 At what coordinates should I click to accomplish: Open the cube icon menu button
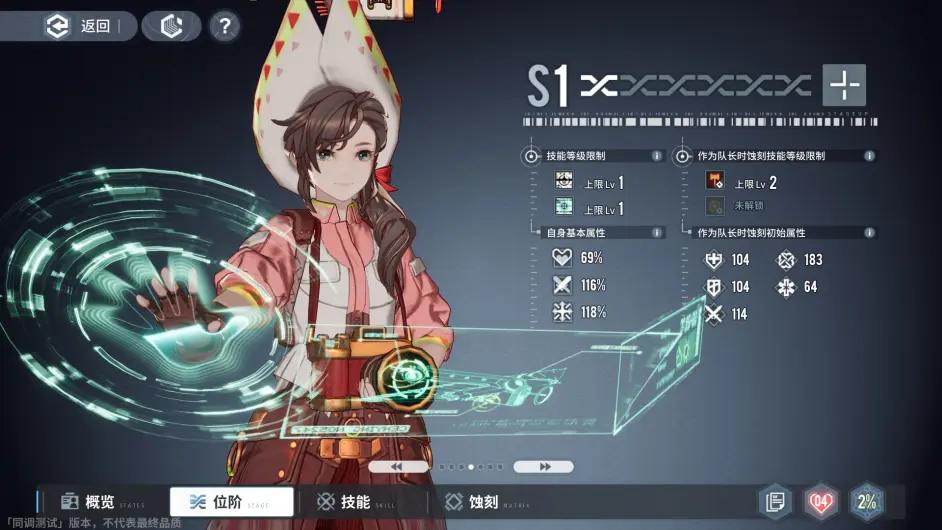171,26
